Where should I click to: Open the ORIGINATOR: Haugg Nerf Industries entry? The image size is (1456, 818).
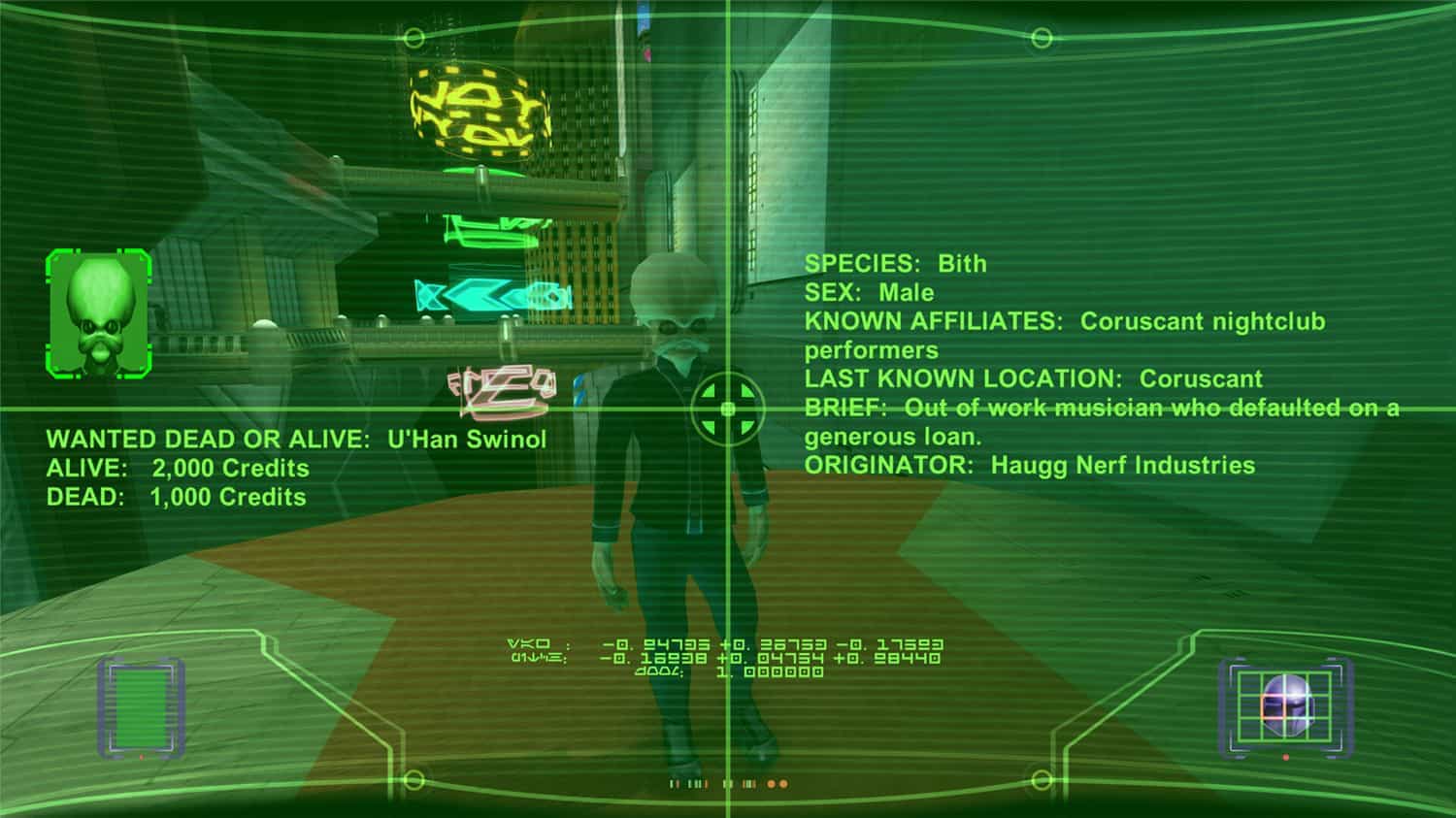tap(1031, 465)
